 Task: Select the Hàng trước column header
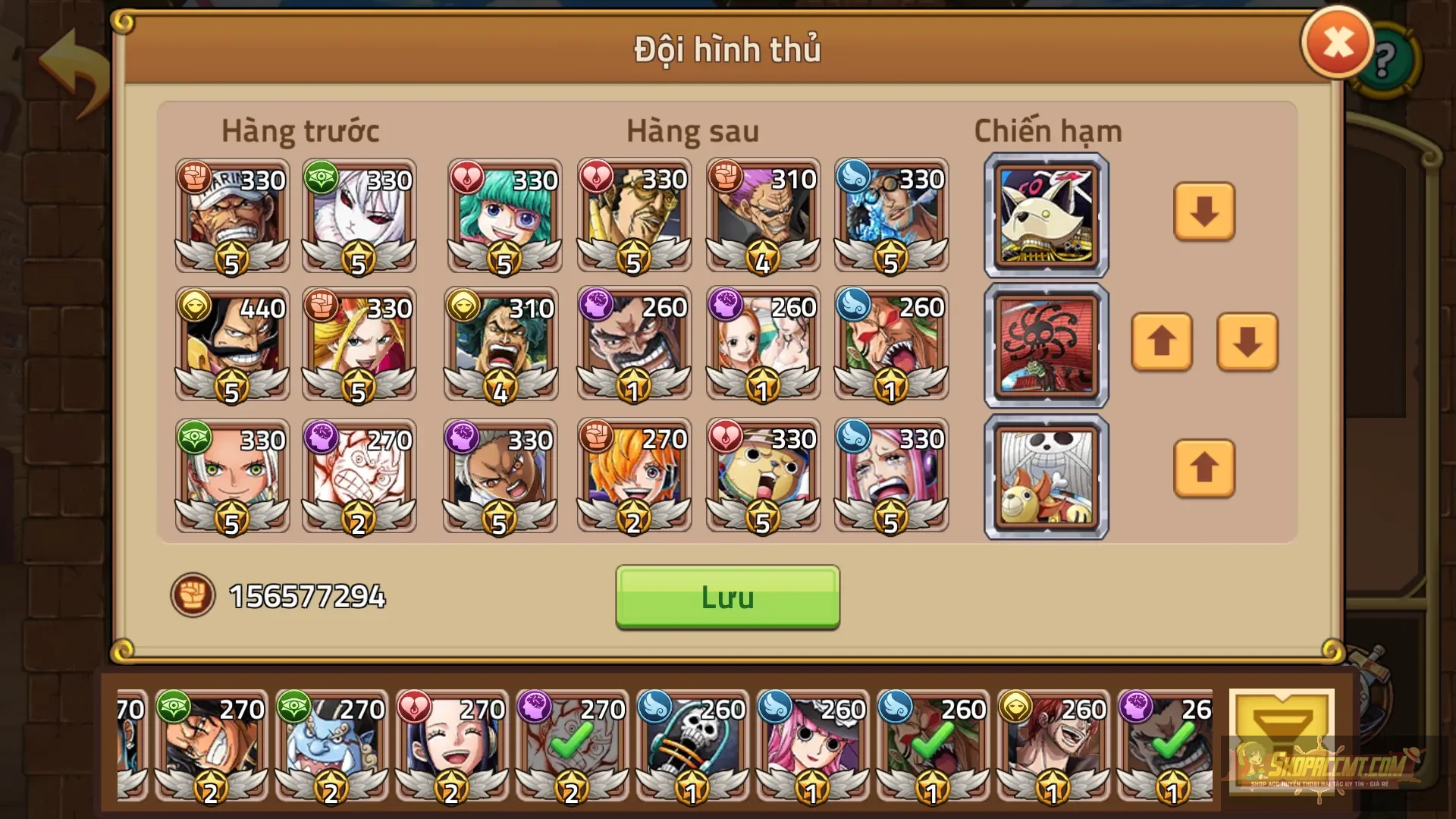pyautogui.click(x=300, y=130)
